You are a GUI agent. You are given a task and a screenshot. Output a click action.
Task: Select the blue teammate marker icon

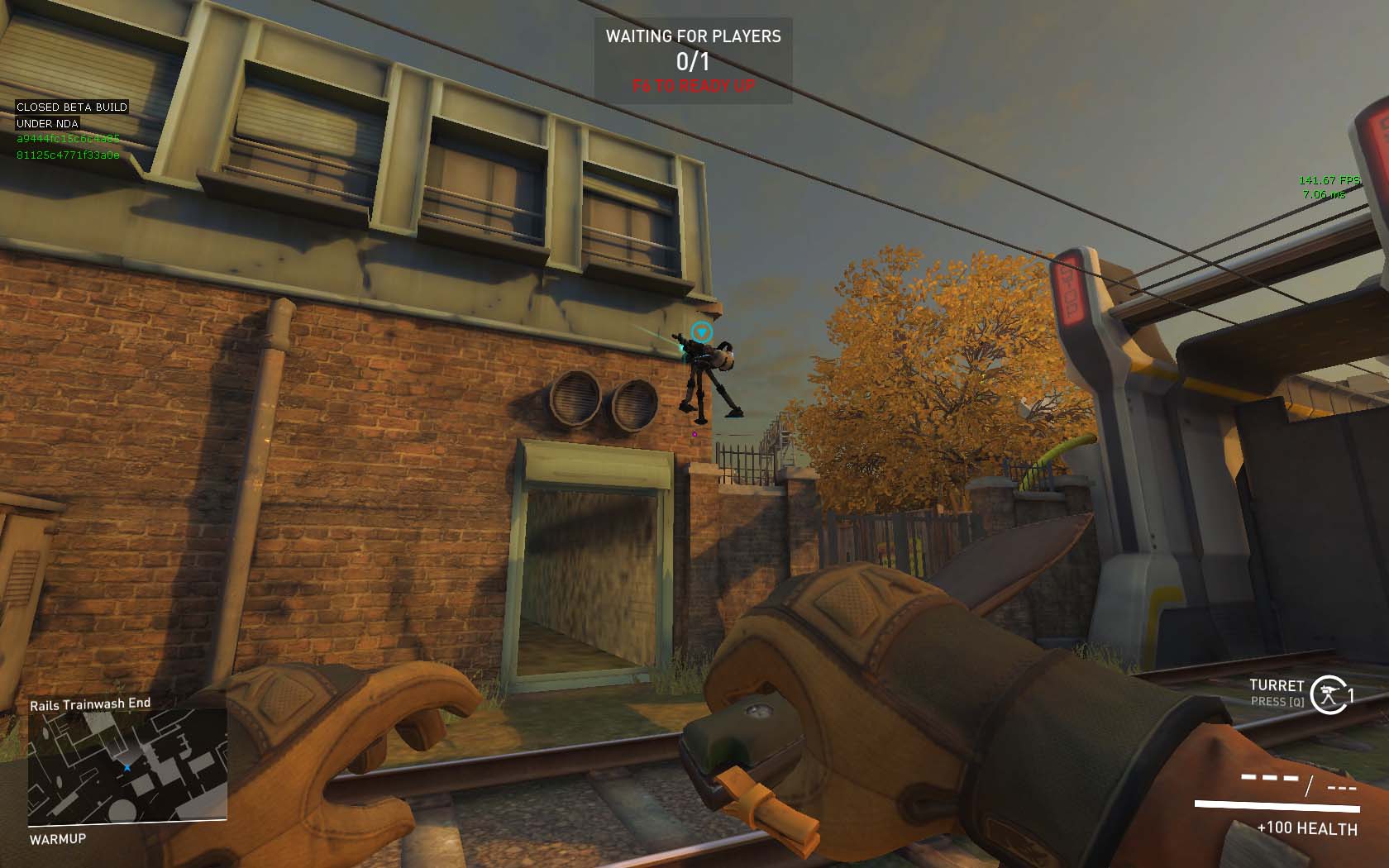click(x=701, y=332)
